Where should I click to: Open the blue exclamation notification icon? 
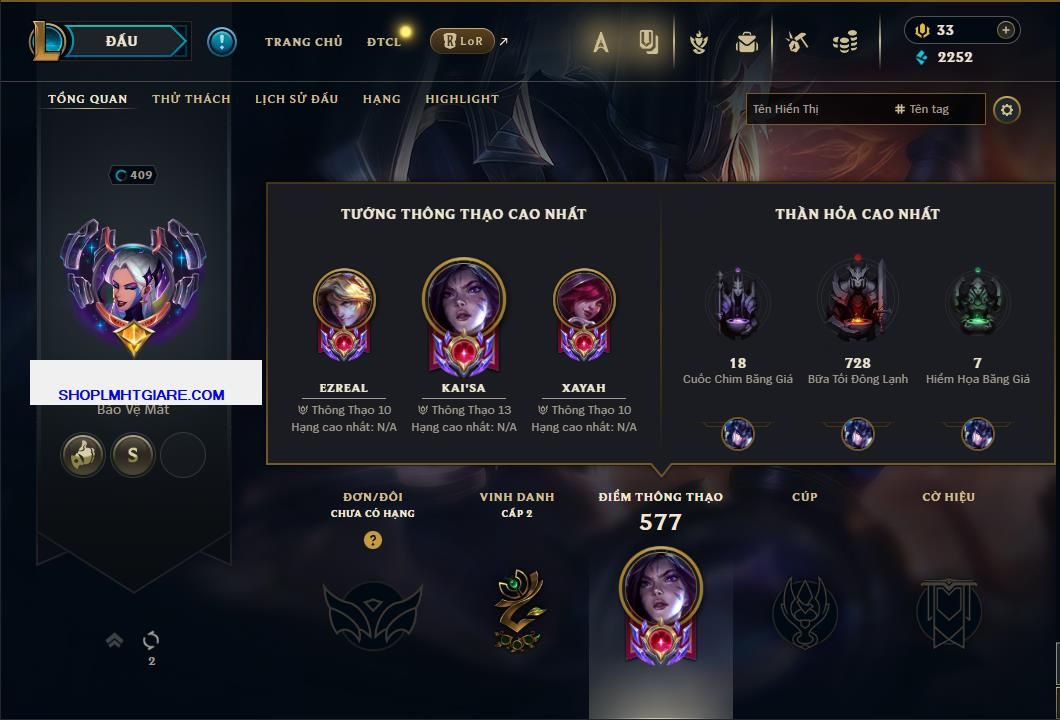point(221,41)
